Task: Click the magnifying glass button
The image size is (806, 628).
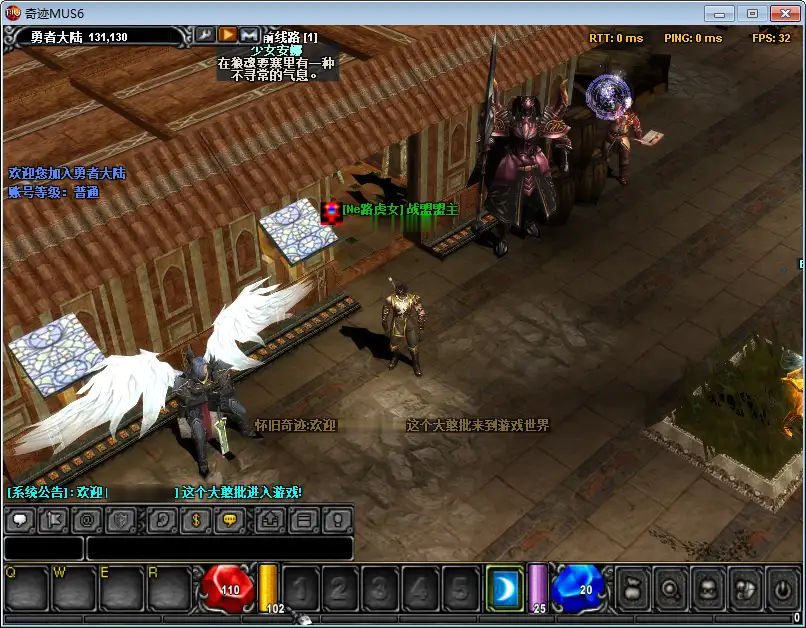Action: tap(672, 588)
